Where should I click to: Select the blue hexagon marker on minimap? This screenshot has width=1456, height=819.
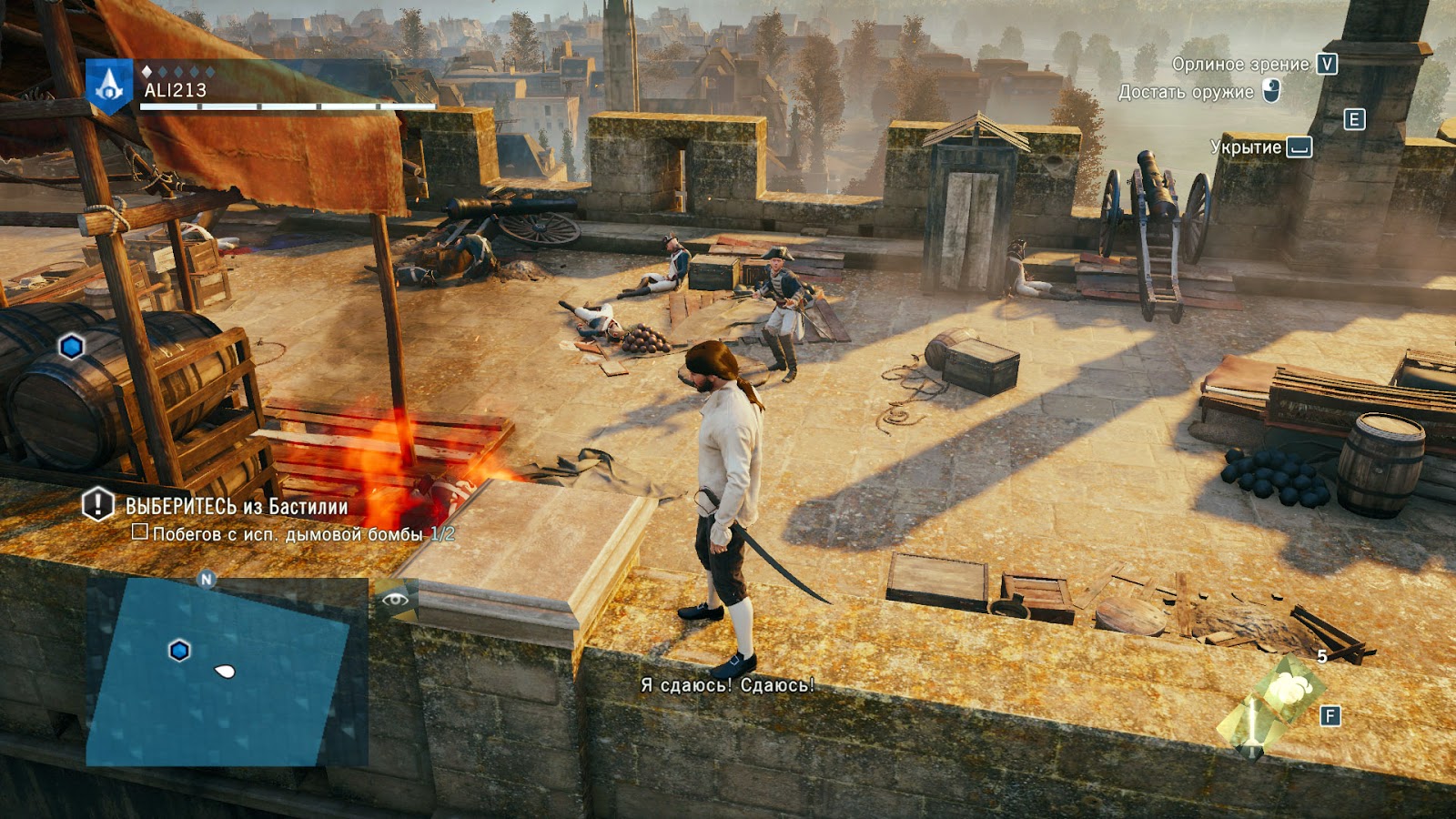click(x=179, y=651)
